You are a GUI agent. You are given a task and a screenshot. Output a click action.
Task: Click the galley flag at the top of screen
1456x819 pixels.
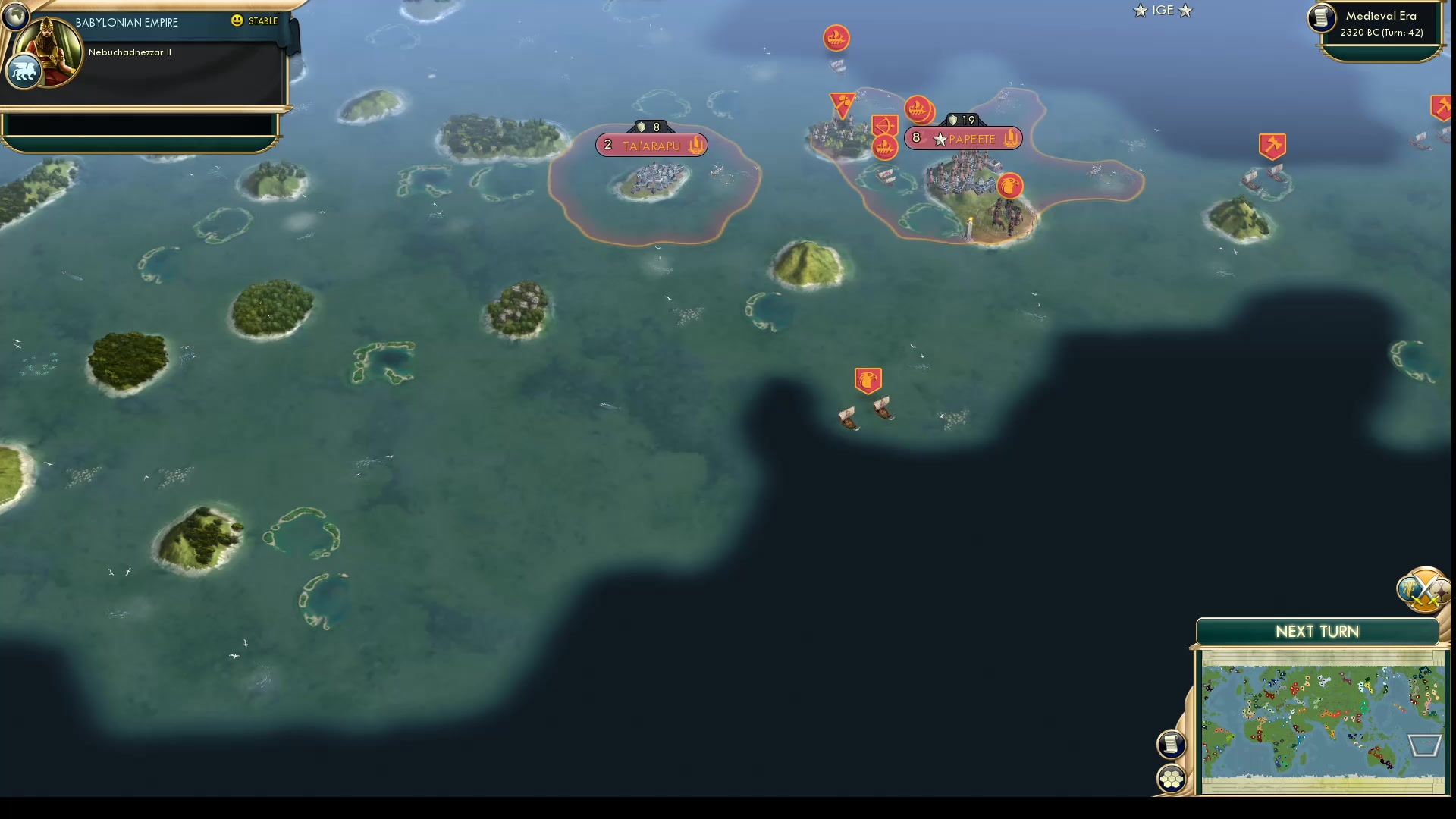click(835, 38)
